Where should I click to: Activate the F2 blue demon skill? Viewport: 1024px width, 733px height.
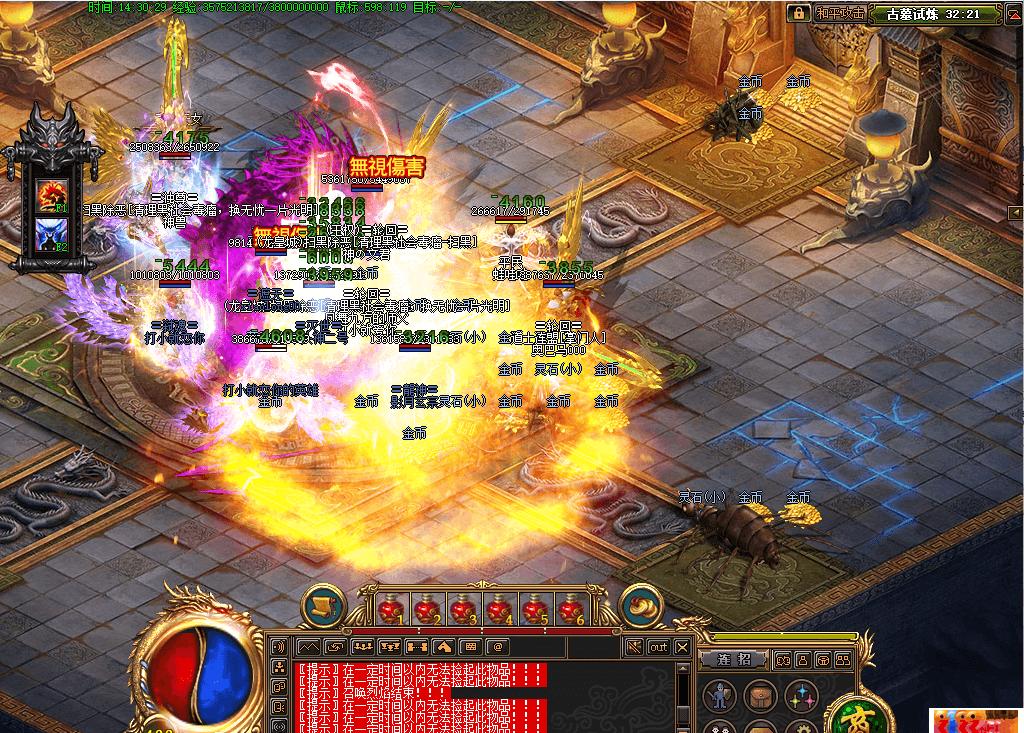point(51,234)
